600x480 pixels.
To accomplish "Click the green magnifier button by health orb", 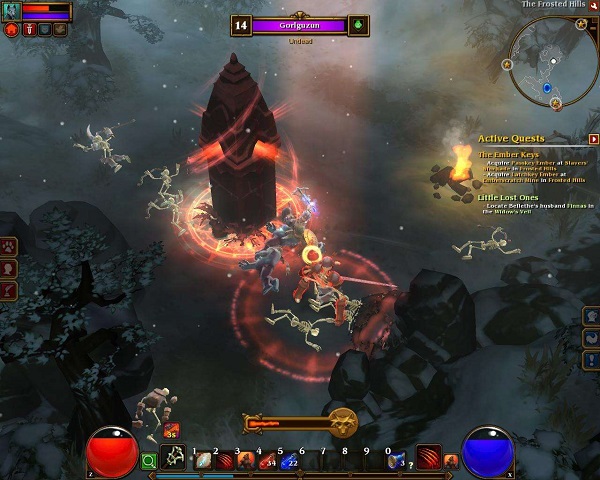I will pyautogui.click(x=149, y=460).
